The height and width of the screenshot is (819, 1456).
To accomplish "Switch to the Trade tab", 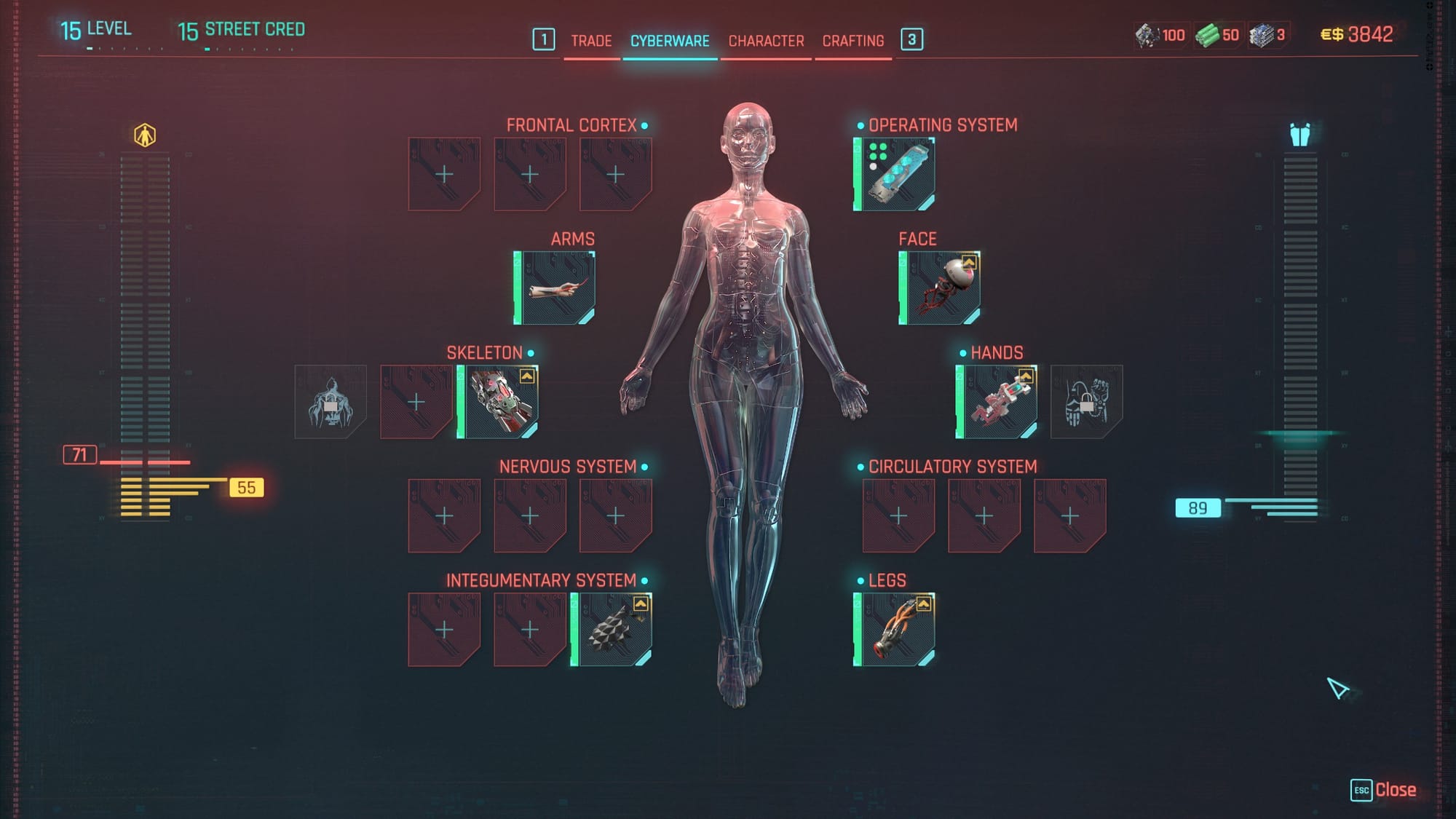I will tap(590, 41).
